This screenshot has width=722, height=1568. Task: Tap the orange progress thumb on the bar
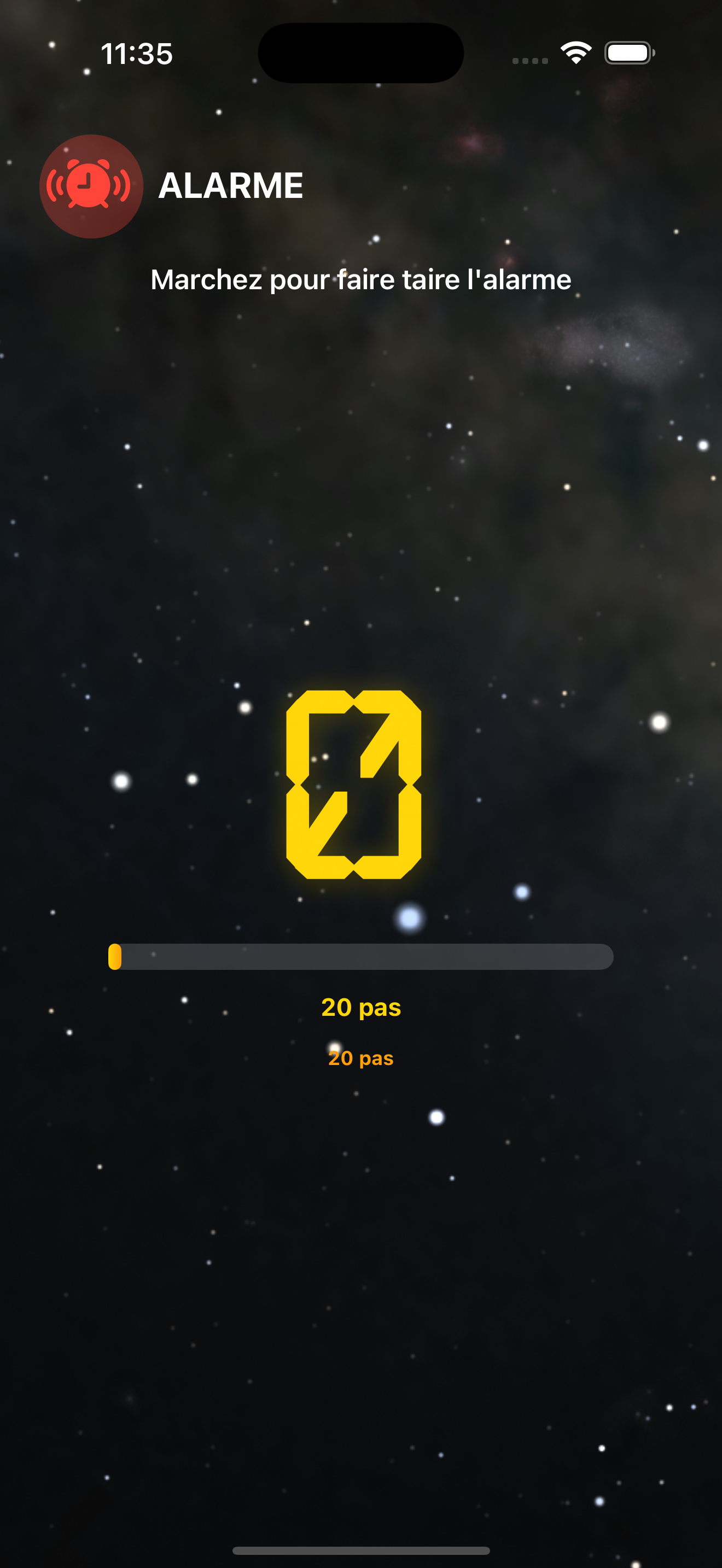[115, 956]
